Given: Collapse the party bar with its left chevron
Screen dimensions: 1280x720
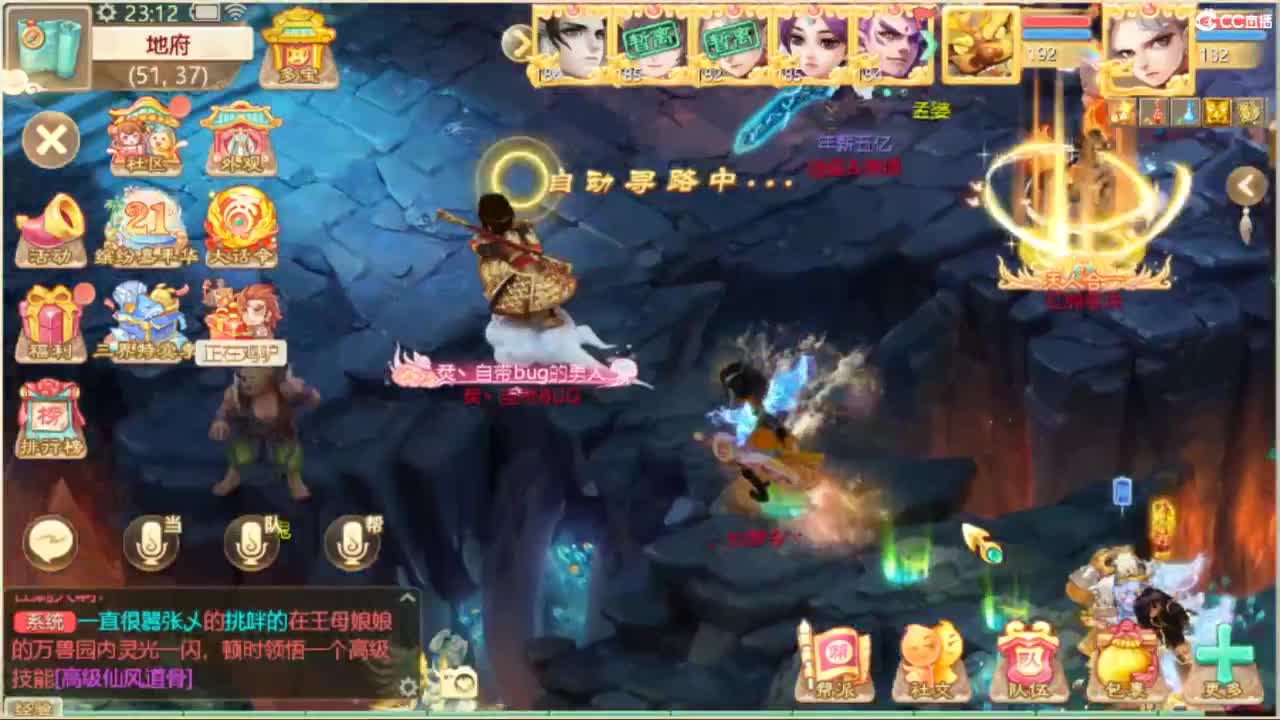Looking at the screenshot, I should [x=518, y=44].
